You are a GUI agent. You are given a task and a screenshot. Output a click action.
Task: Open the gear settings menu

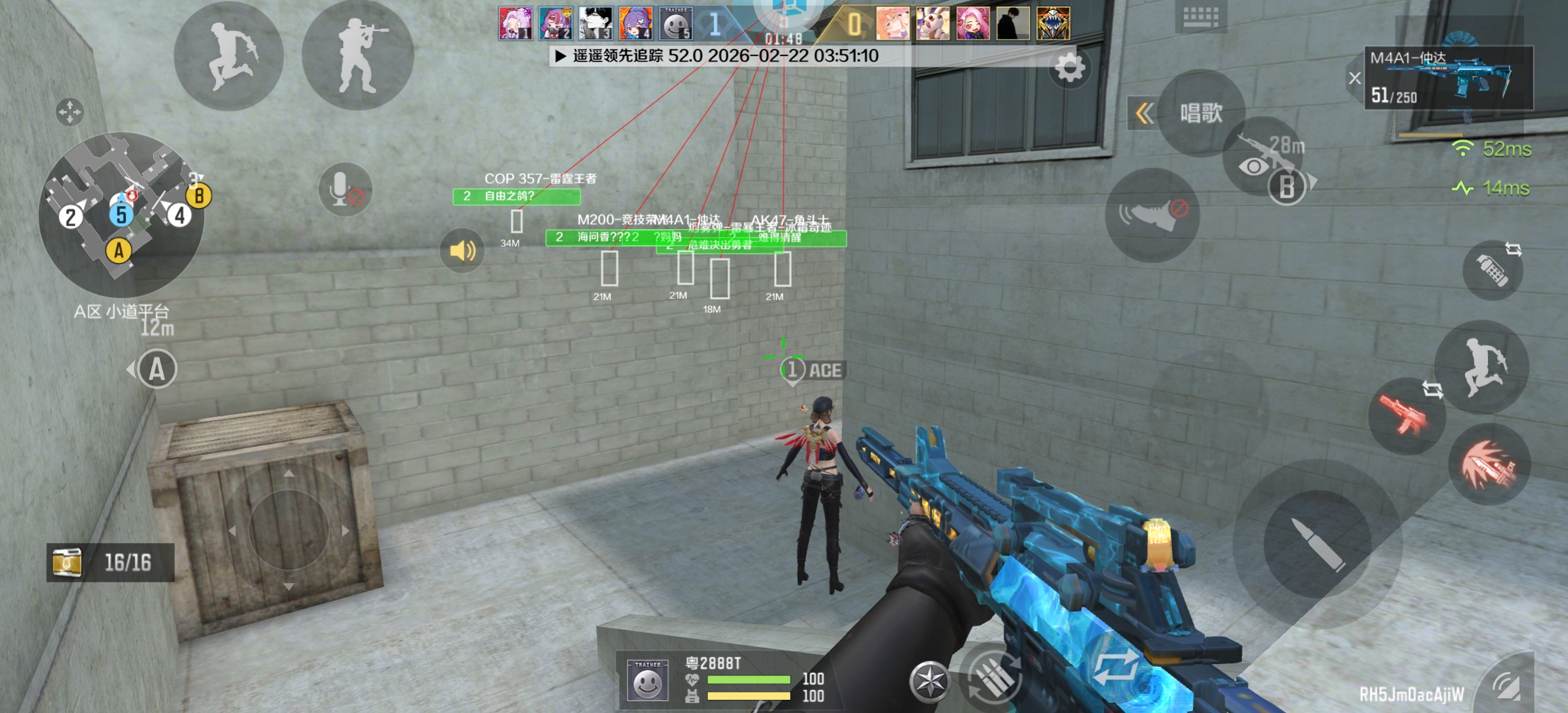coord(1069,67)
